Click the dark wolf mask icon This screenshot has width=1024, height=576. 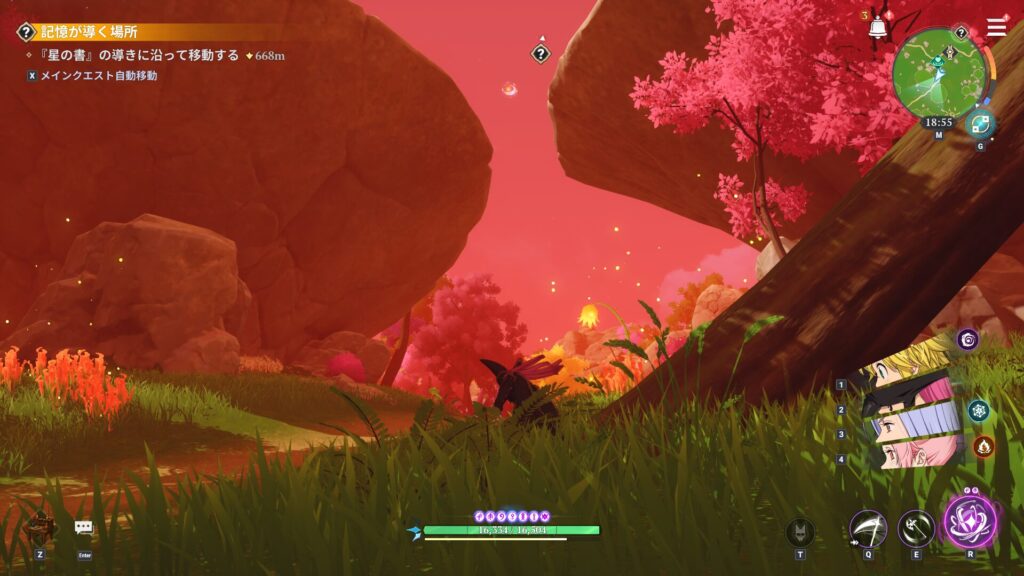800,531
